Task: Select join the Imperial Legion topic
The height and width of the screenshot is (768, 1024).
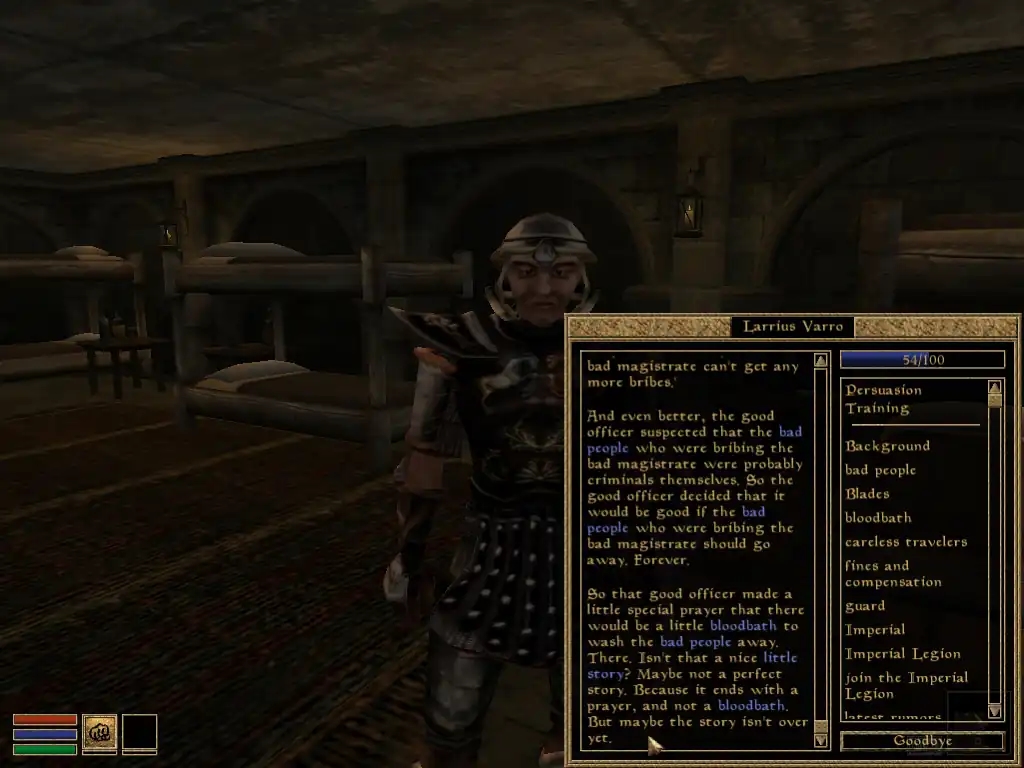Action: tap(906, 685)
